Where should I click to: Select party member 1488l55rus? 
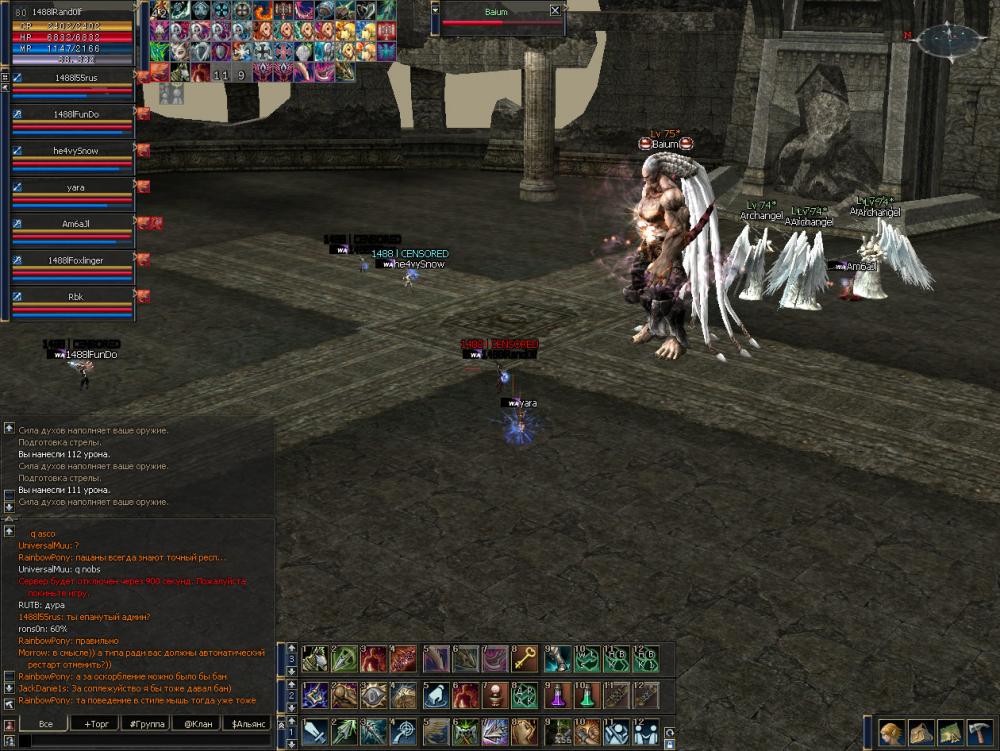[74, 77]
